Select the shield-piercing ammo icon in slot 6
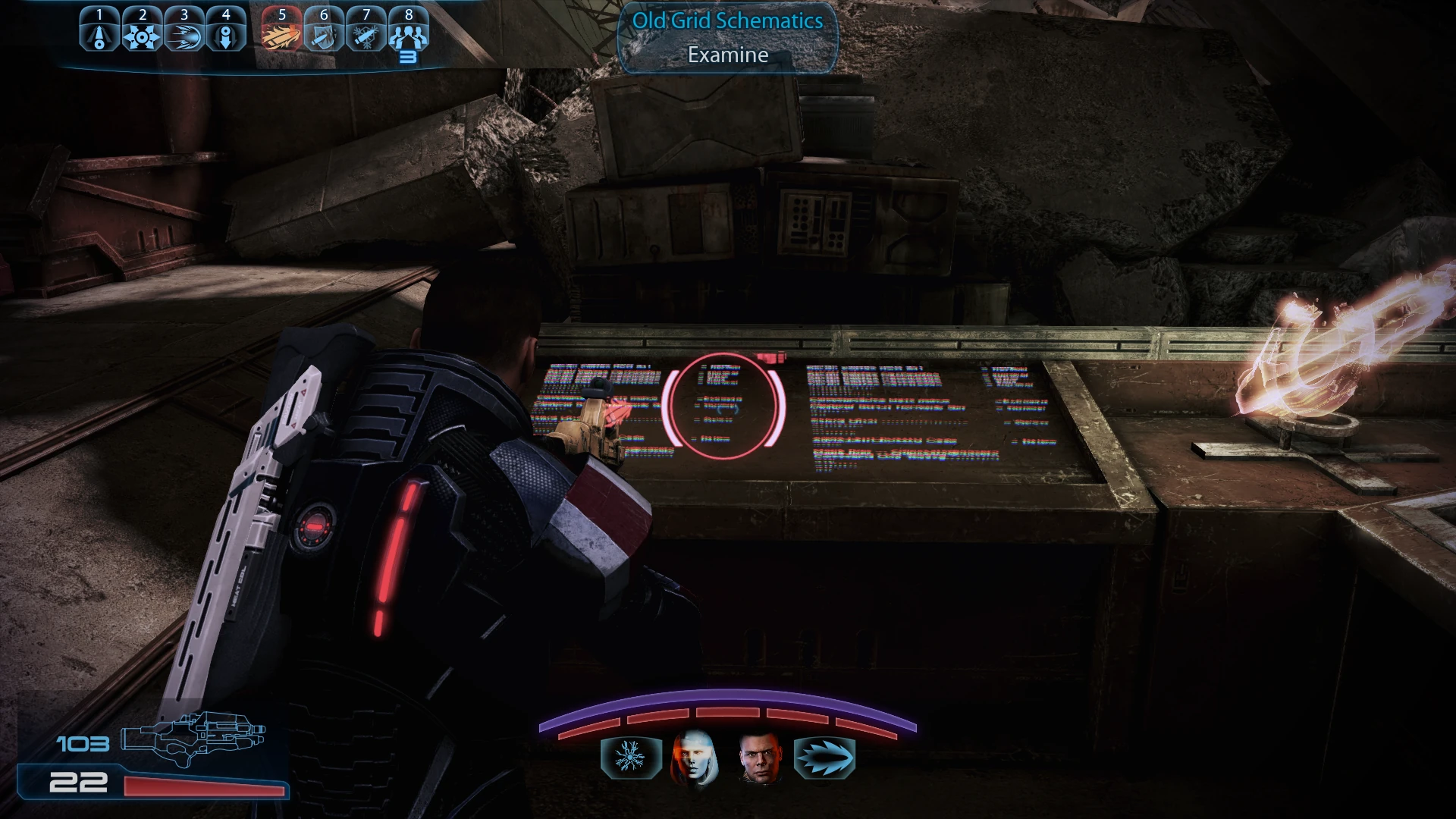1456x819 pixels. point(323,30)
